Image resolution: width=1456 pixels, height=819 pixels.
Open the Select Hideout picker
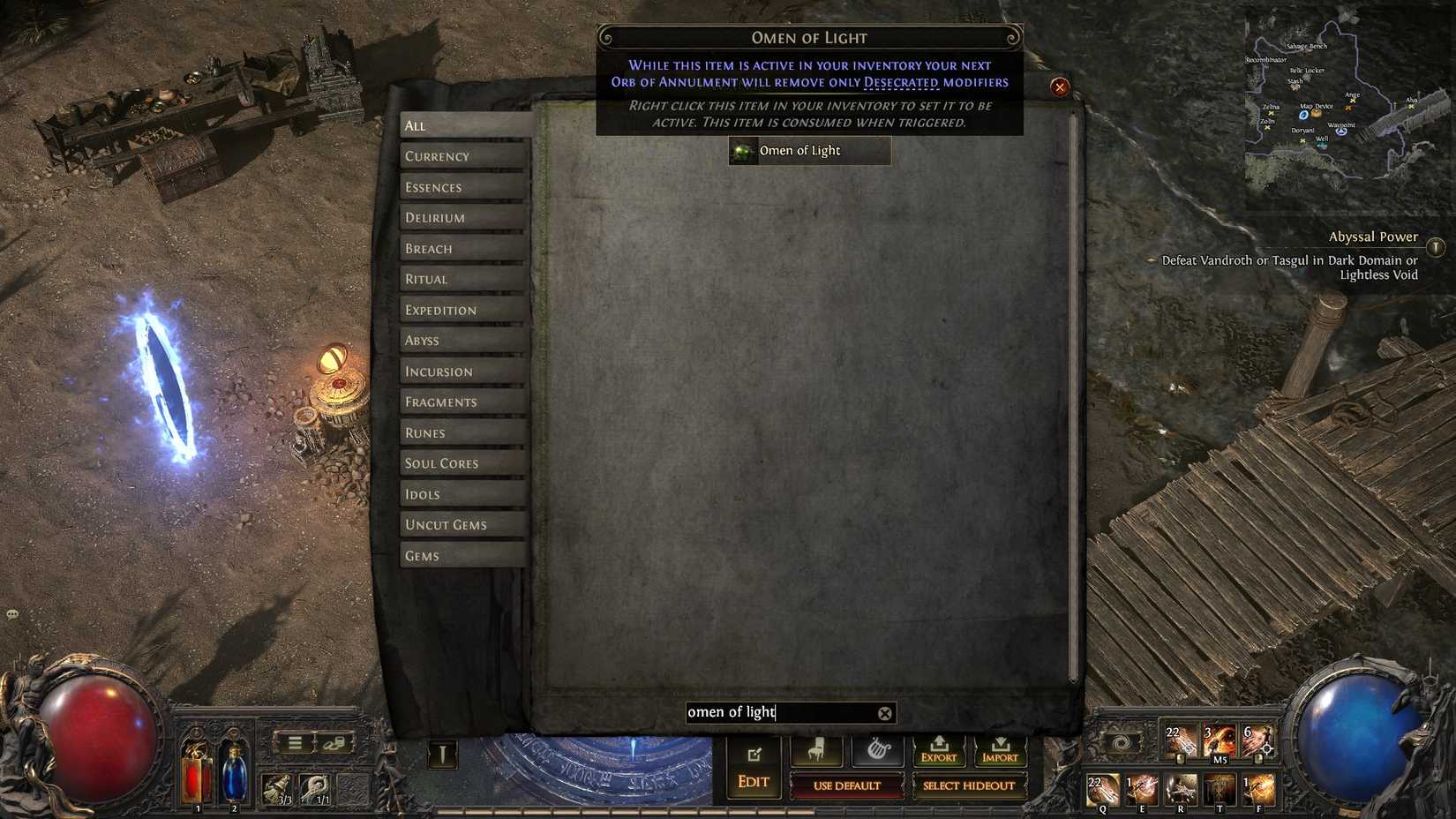tap(969, 785)
